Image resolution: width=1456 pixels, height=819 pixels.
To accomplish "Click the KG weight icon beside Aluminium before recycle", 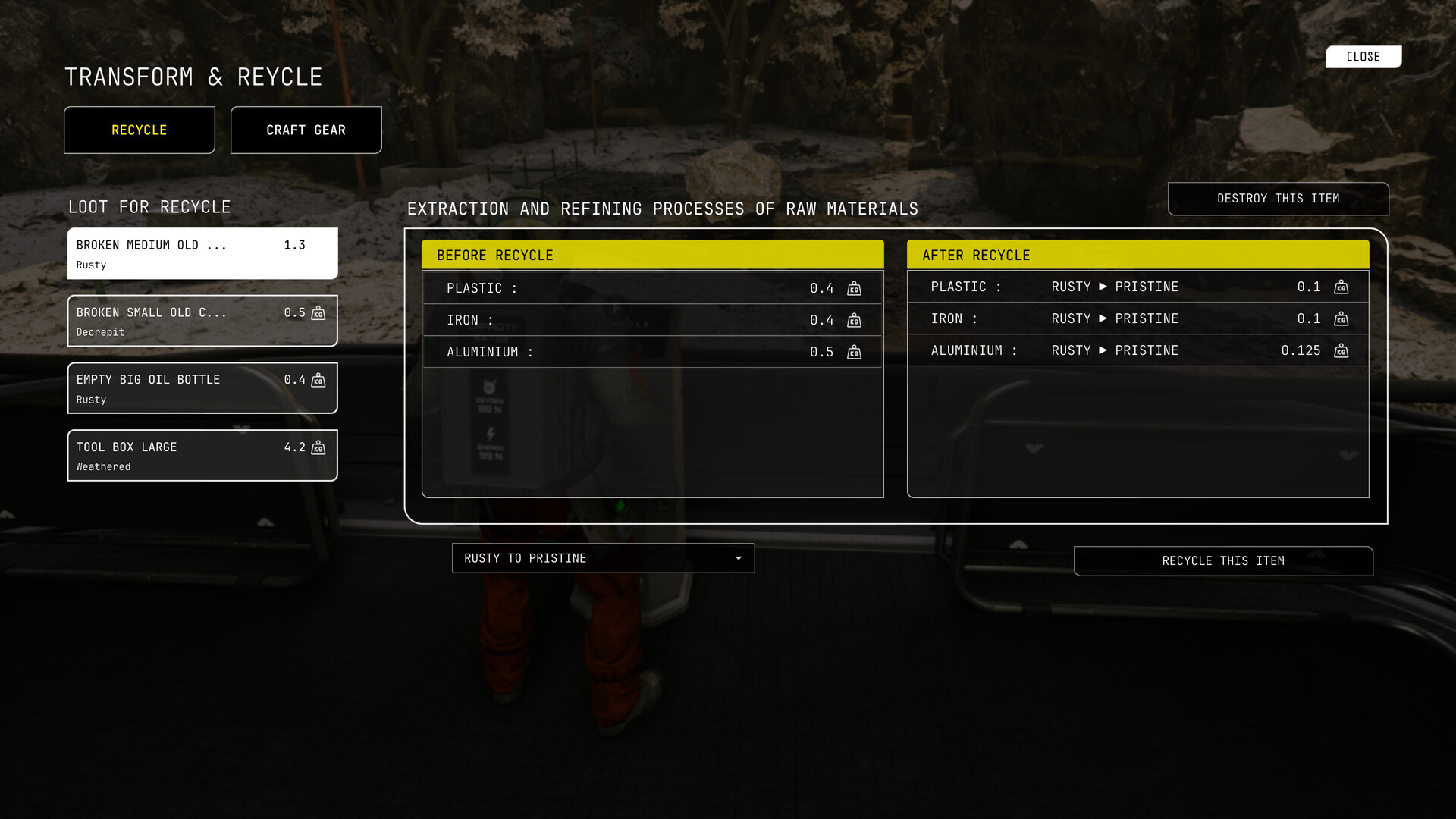I will (854, 352).
